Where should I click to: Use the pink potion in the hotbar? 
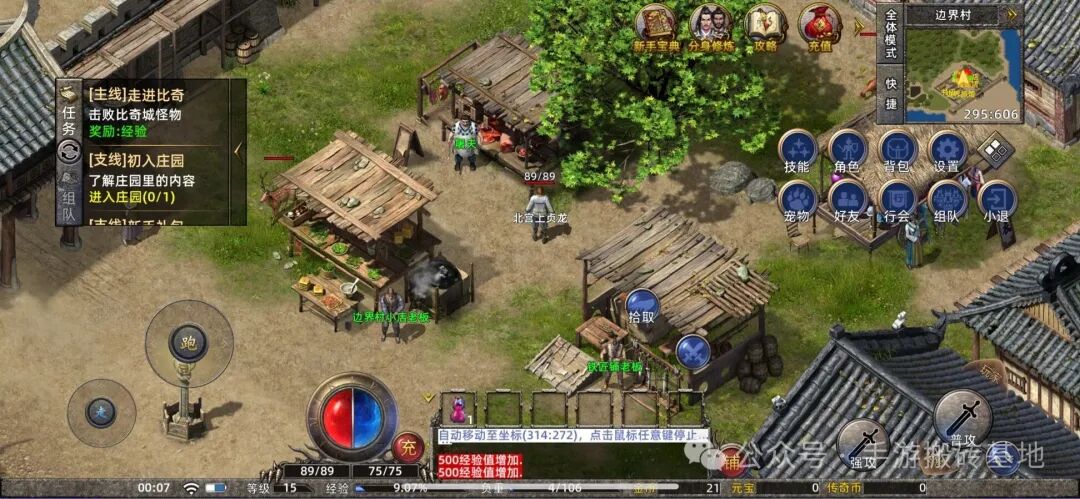pos(459,408)
